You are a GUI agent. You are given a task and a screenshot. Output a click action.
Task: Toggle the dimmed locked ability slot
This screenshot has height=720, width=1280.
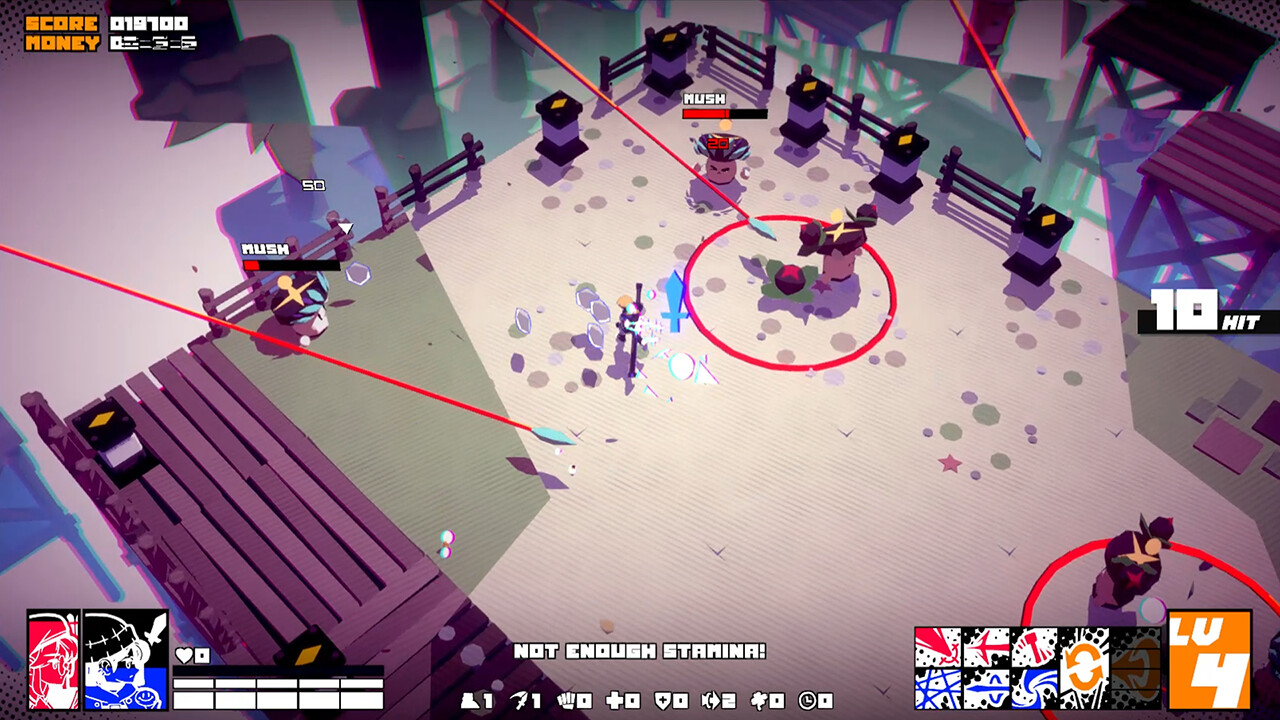(1136, 668)
